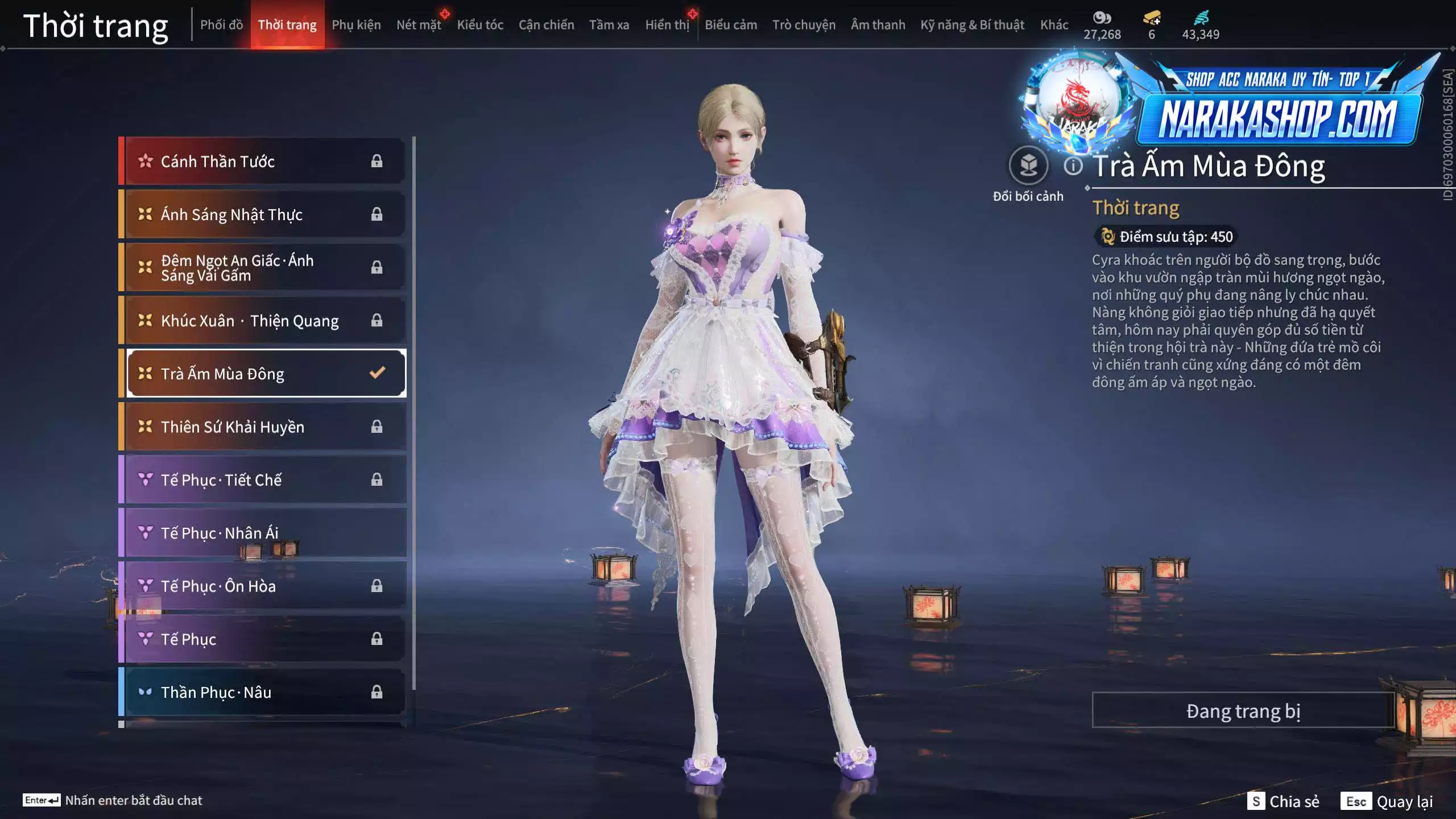Screen dimensions: 1456x819
Task: Select the Nét mặt tab
Action: [x=419, y=25]
